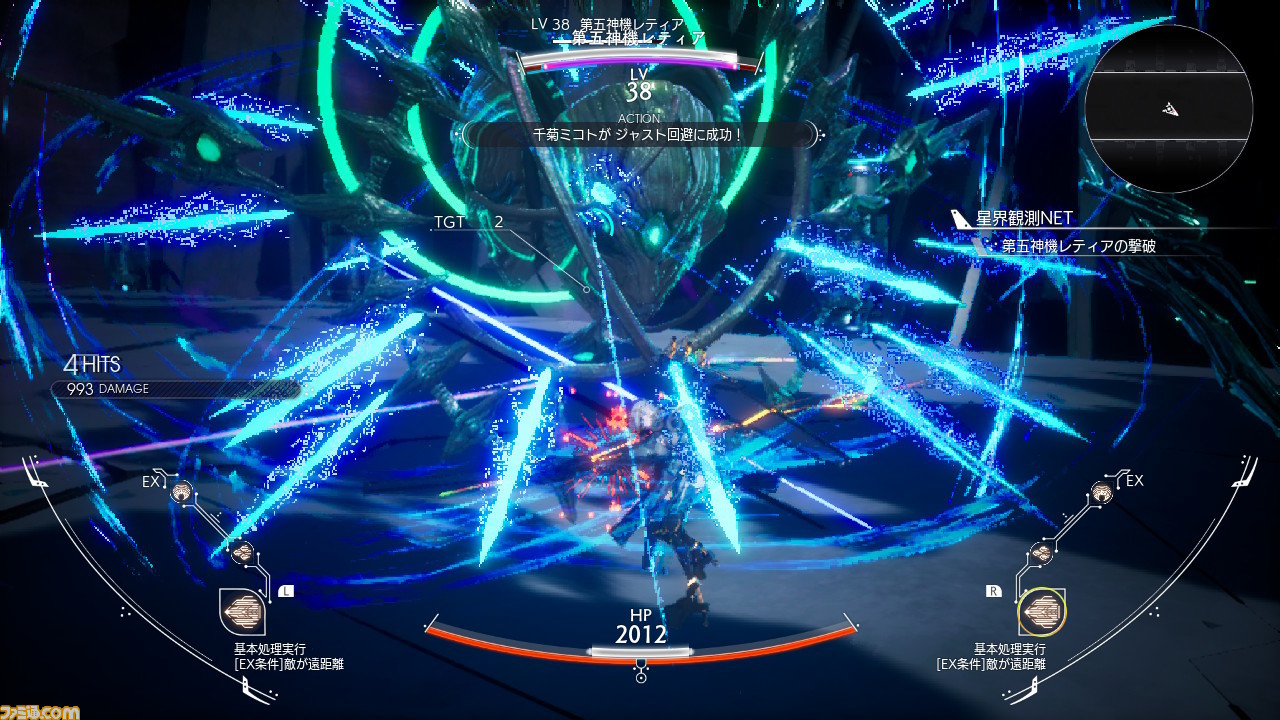Activate the yellow-ringed 基本処理実行 skill icon

tap(1041, 611)
